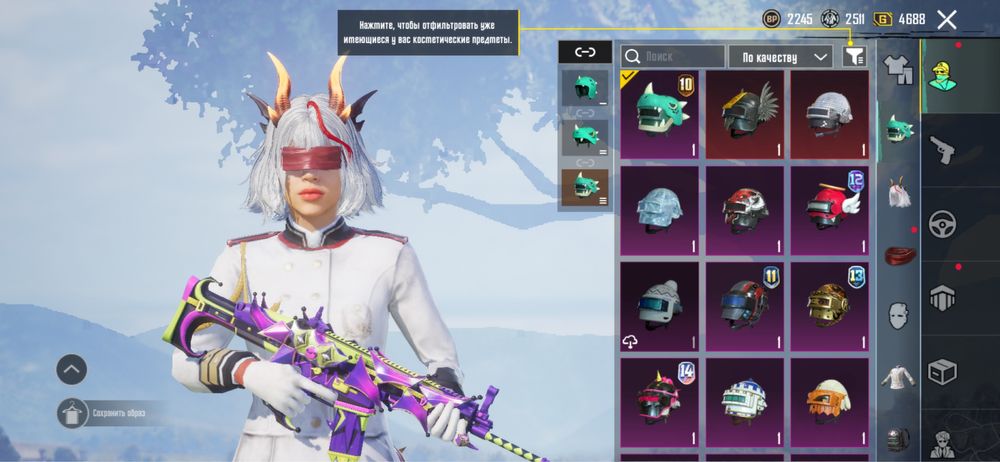Select the icy crystal helmet skin

pyautogui.click(x=659, y=208)
